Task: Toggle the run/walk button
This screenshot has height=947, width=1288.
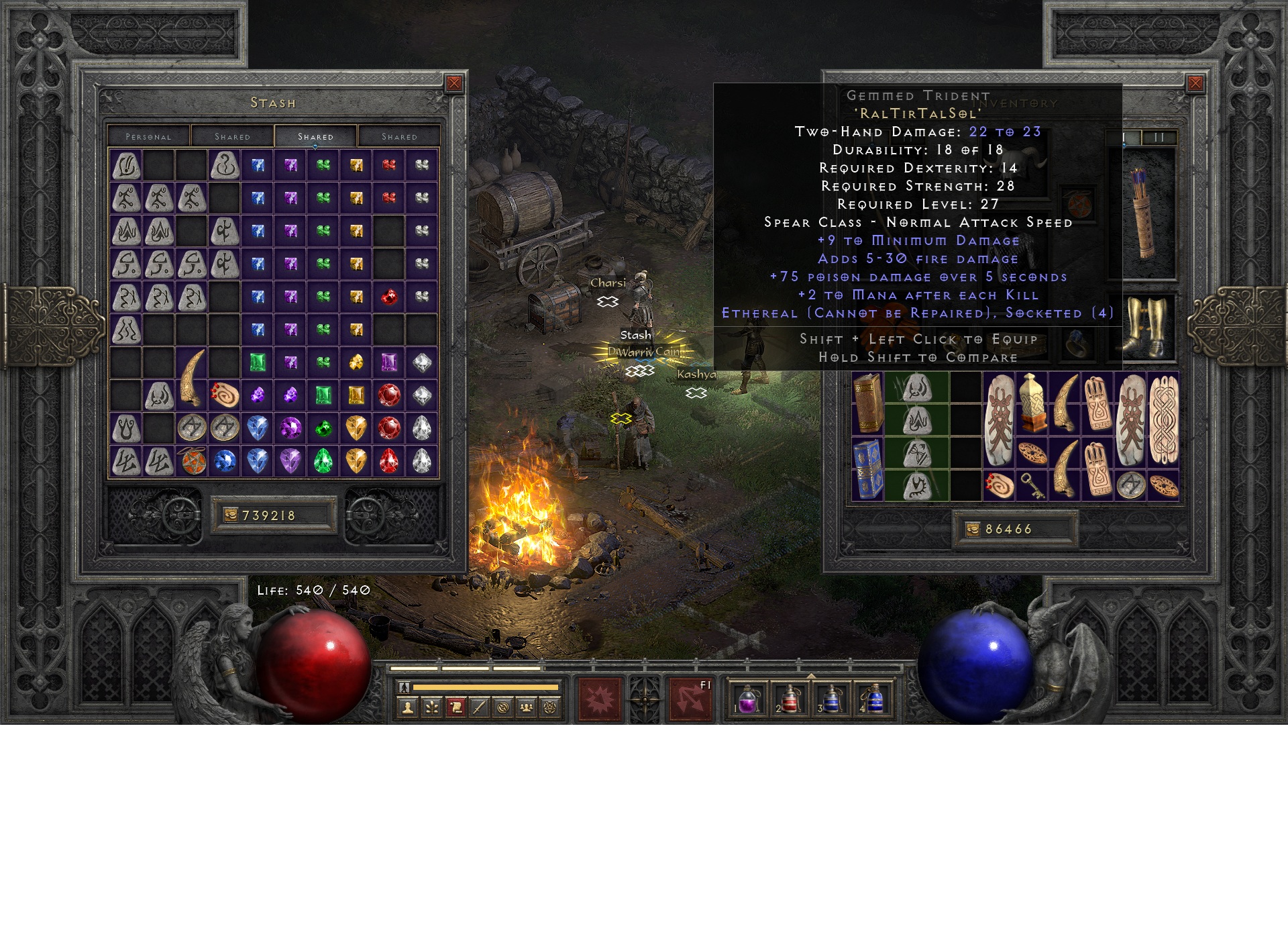Action: pyautogui.click(x=404, y=687)
